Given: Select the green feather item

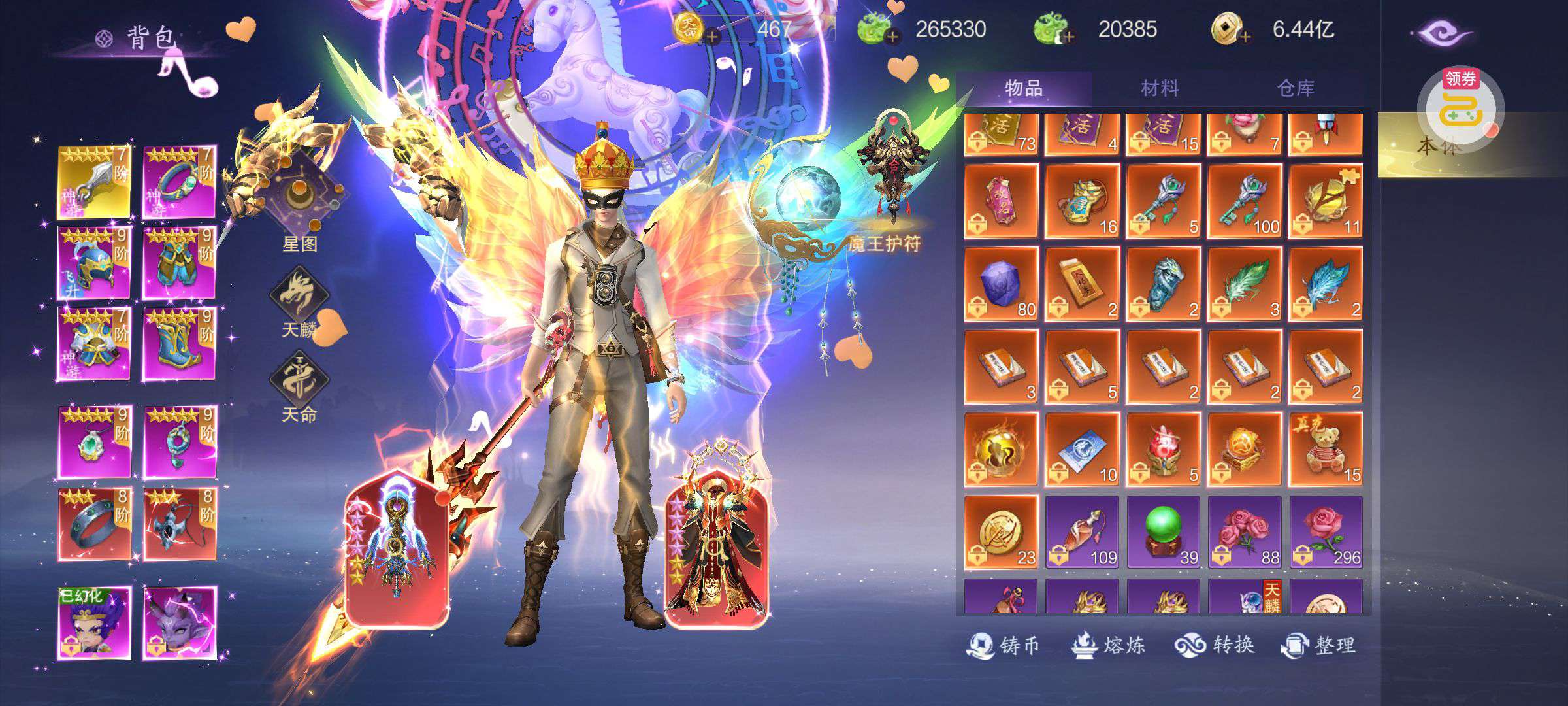Looking at the screenshot, I should [1245, 284].
